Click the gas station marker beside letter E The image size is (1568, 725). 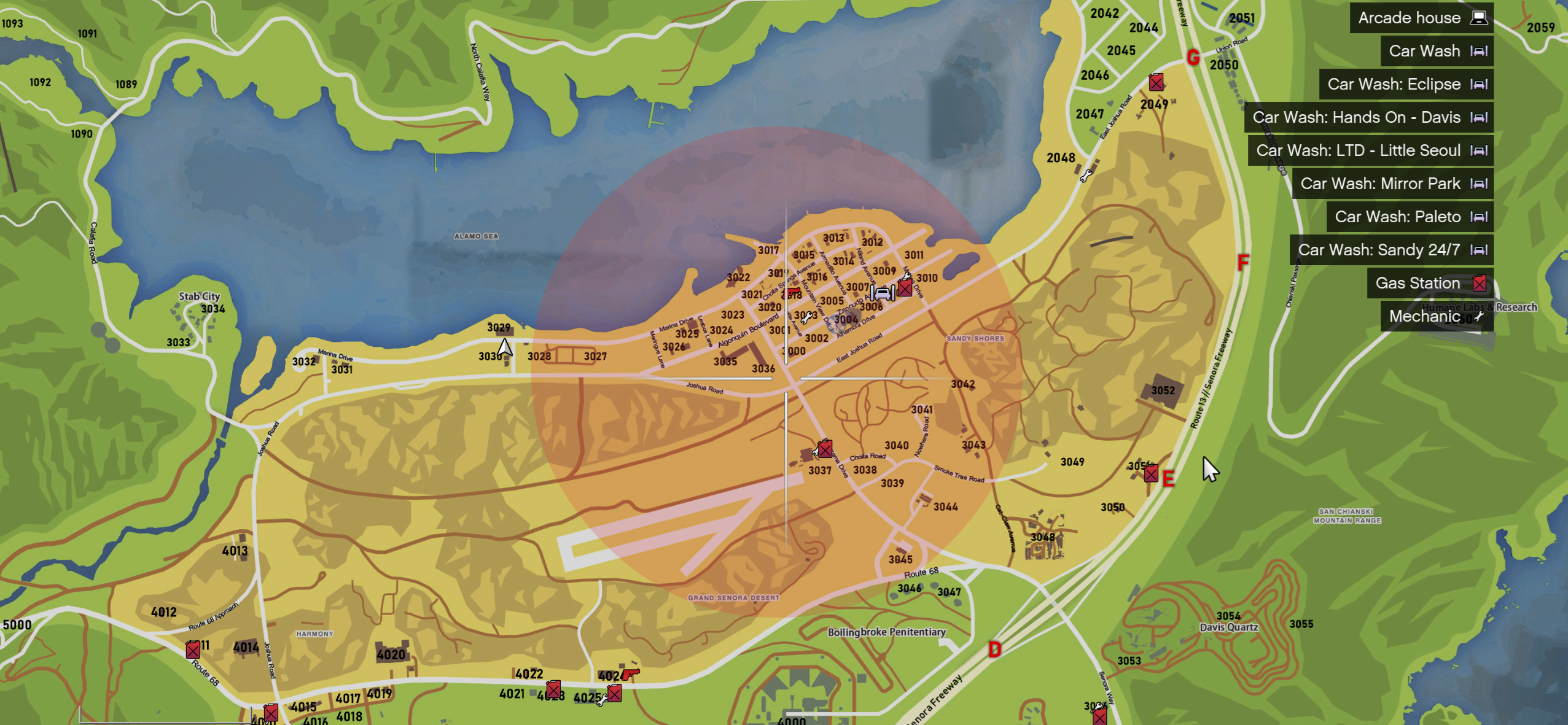click(x=1151, y=473)
